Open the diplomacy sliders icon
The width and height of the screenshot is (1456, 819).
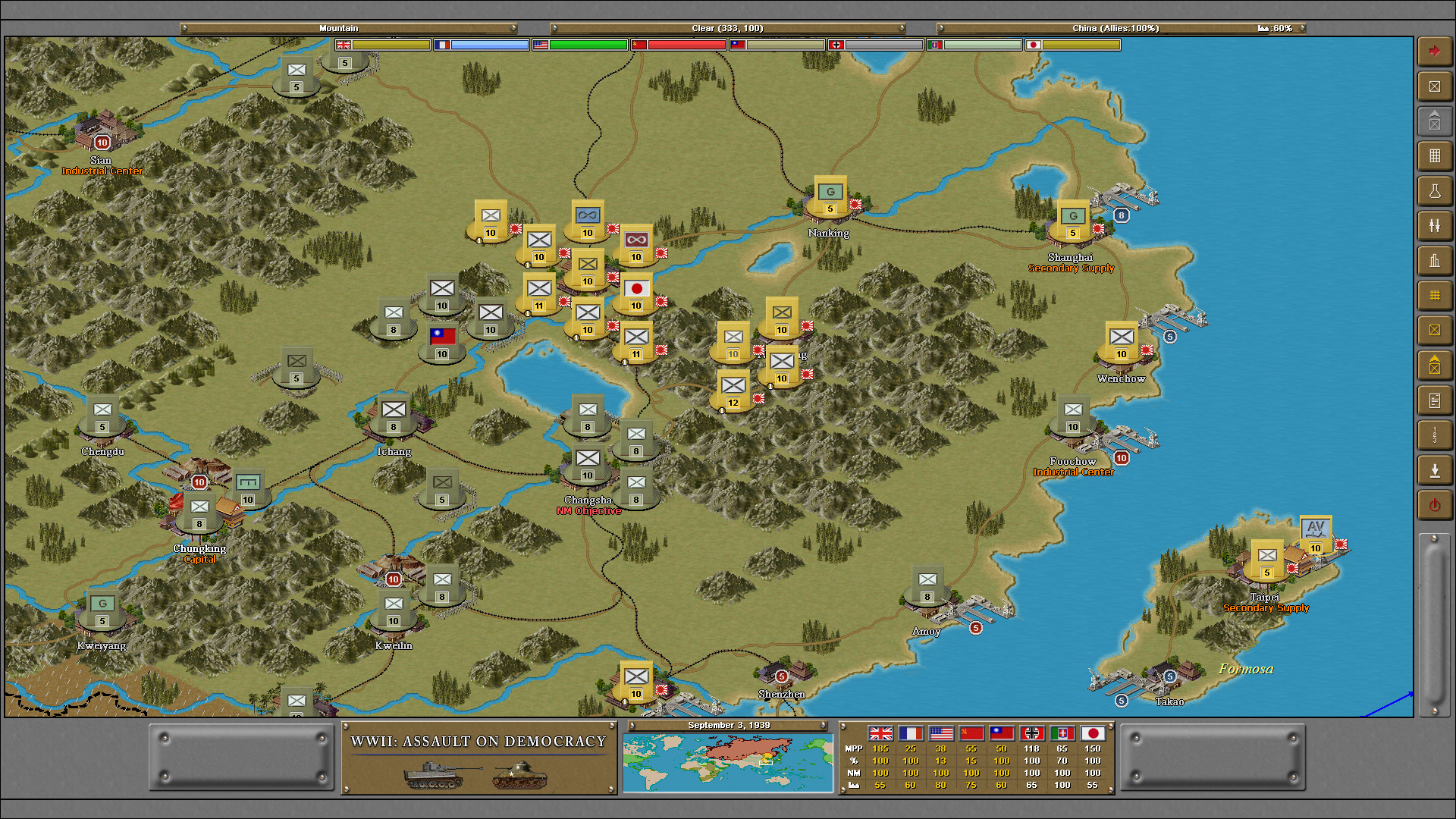tap(1435, 225)
